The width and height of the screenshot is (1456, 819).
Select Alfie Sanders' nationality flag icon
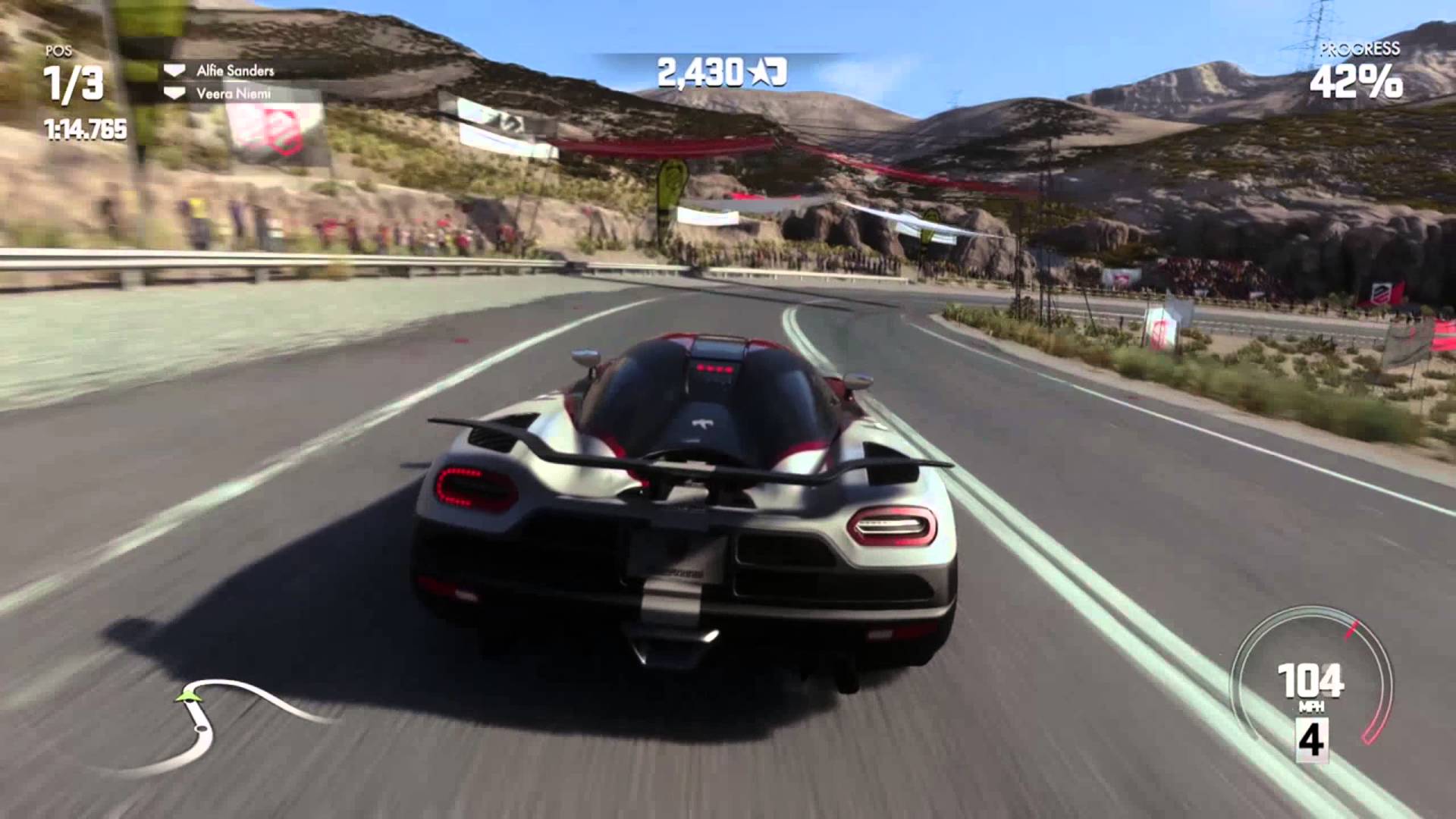click(176, 71)
